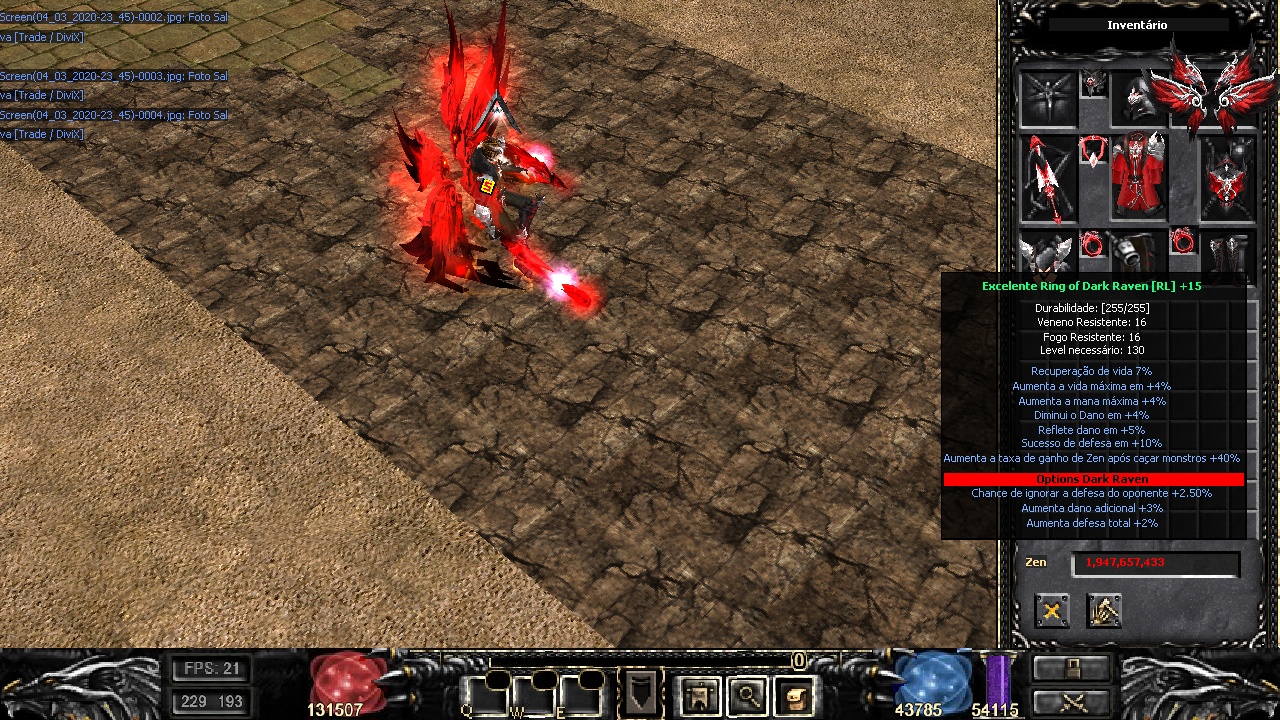Click the crossed swords button
The image size is (1280, 720).
pyautogui.click(x=1072, y=702)
